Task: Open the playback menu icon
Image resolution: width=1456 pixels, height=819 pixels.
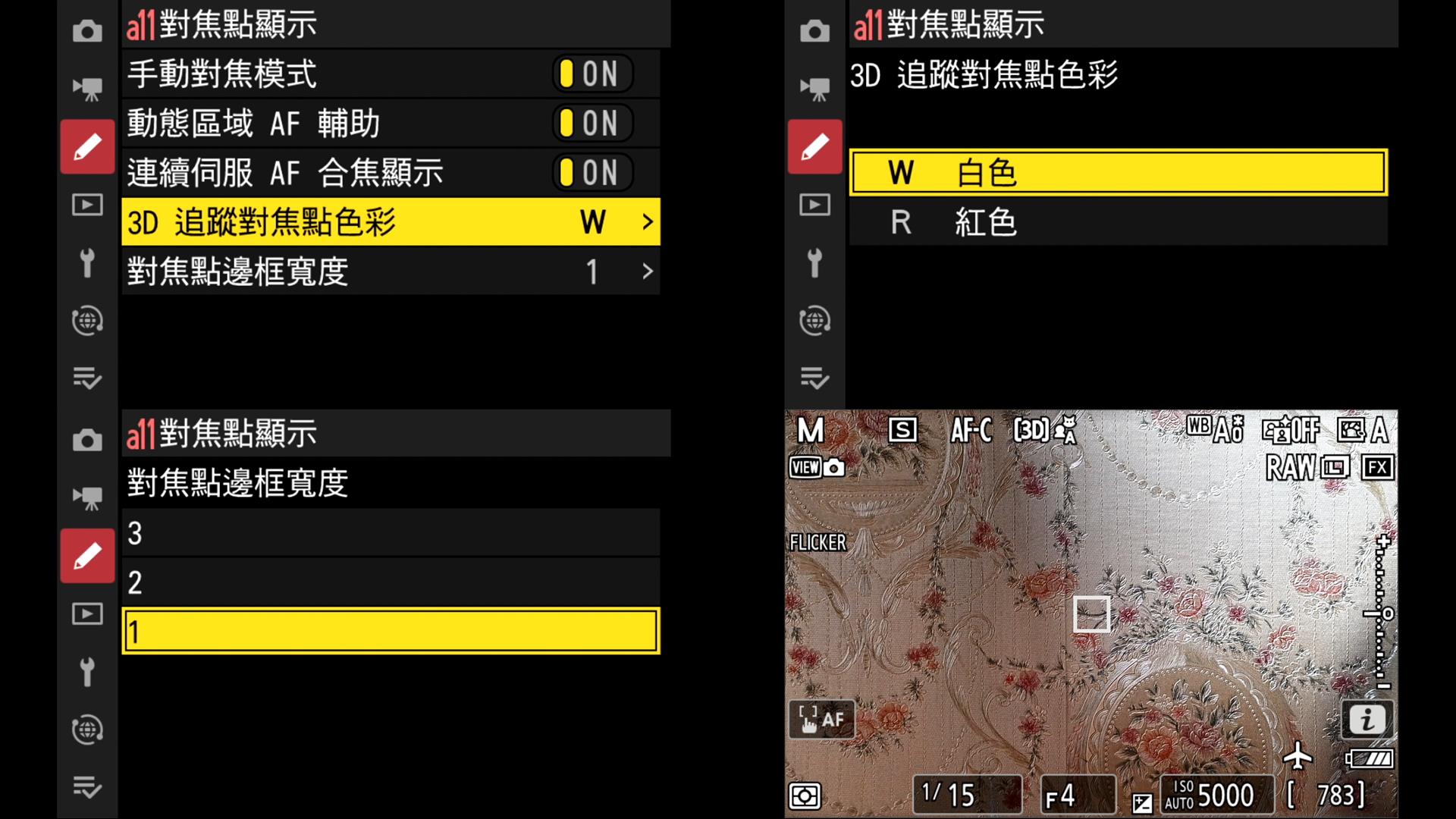Action: (87, 205)
